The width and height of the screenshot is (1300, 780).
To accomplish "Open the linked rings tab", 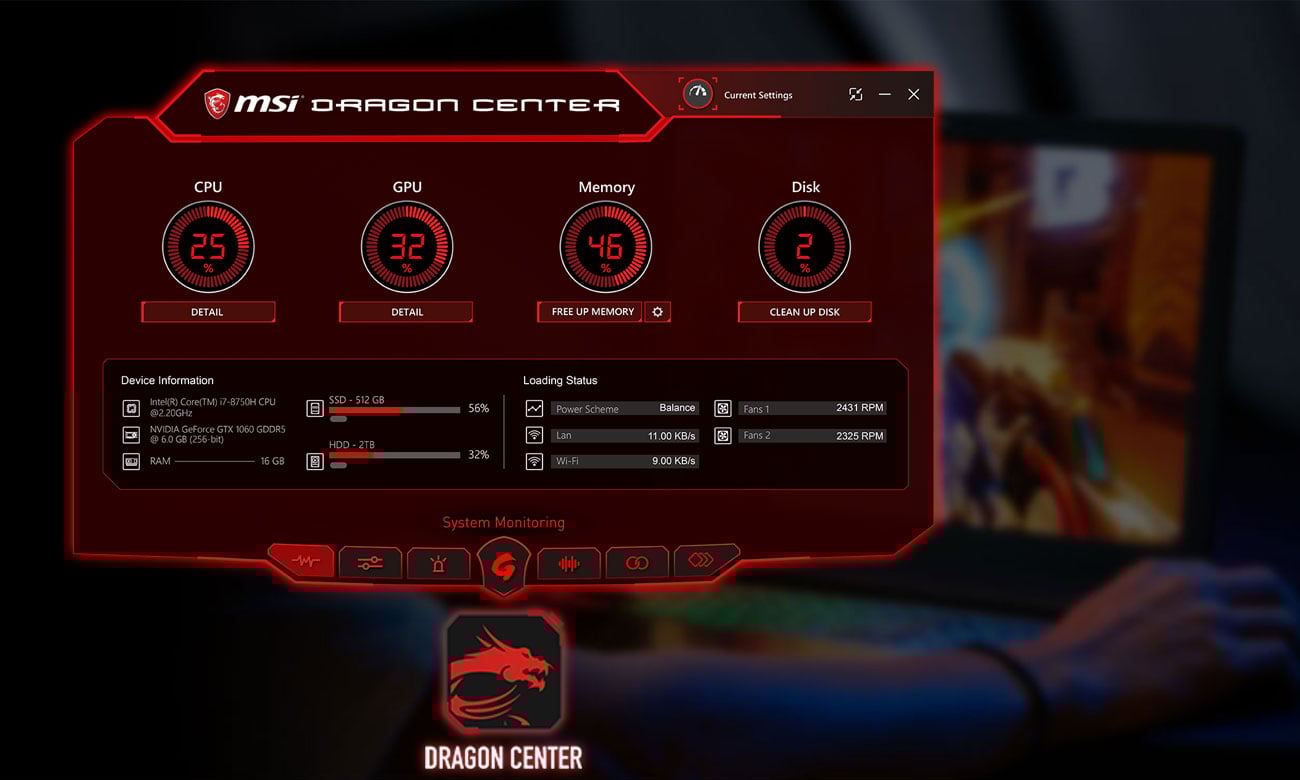I will point(636,563).
